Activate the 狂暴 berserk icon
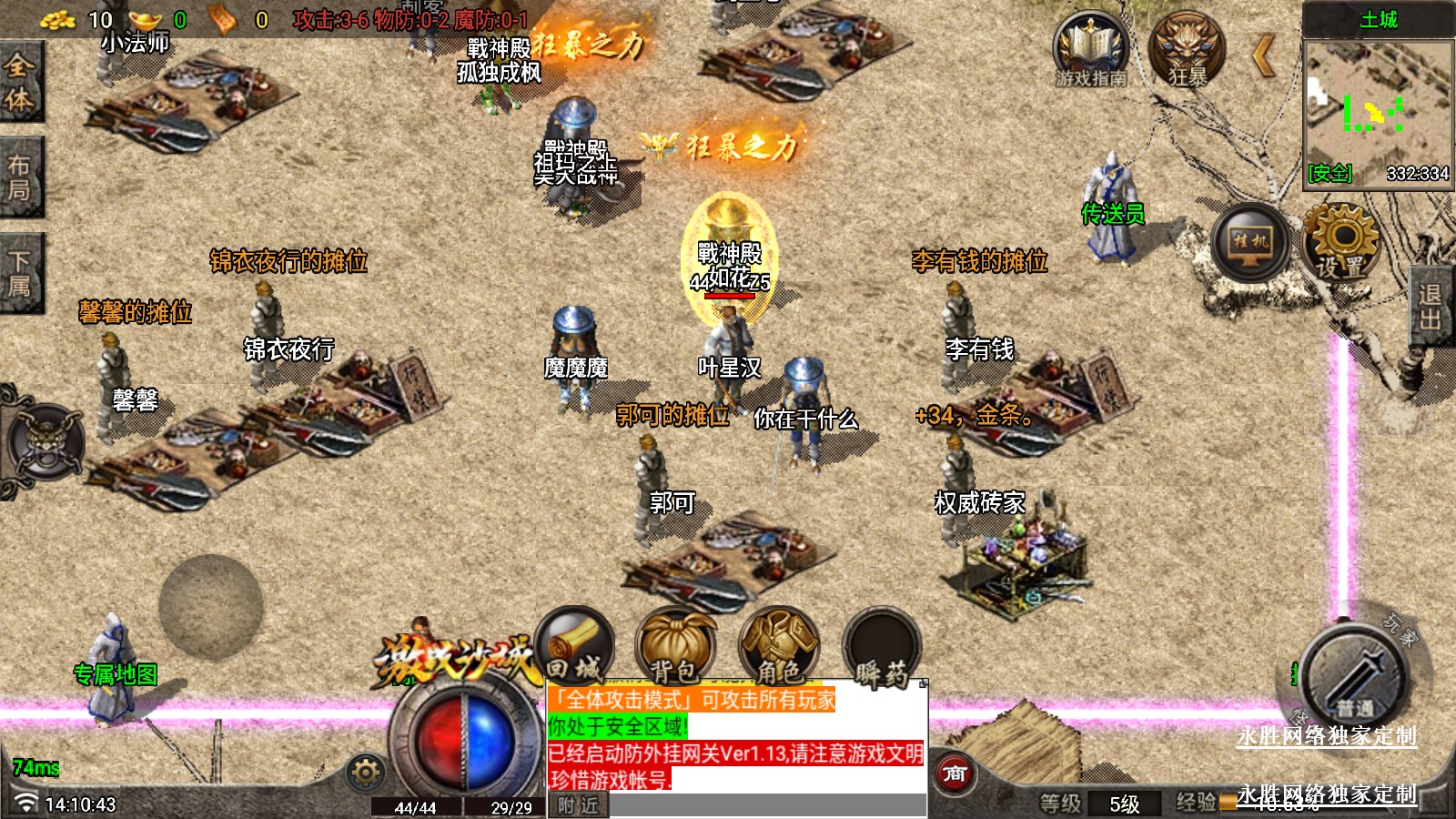1456x819 pixels. pyautogui.click(x=1187, y=50)
